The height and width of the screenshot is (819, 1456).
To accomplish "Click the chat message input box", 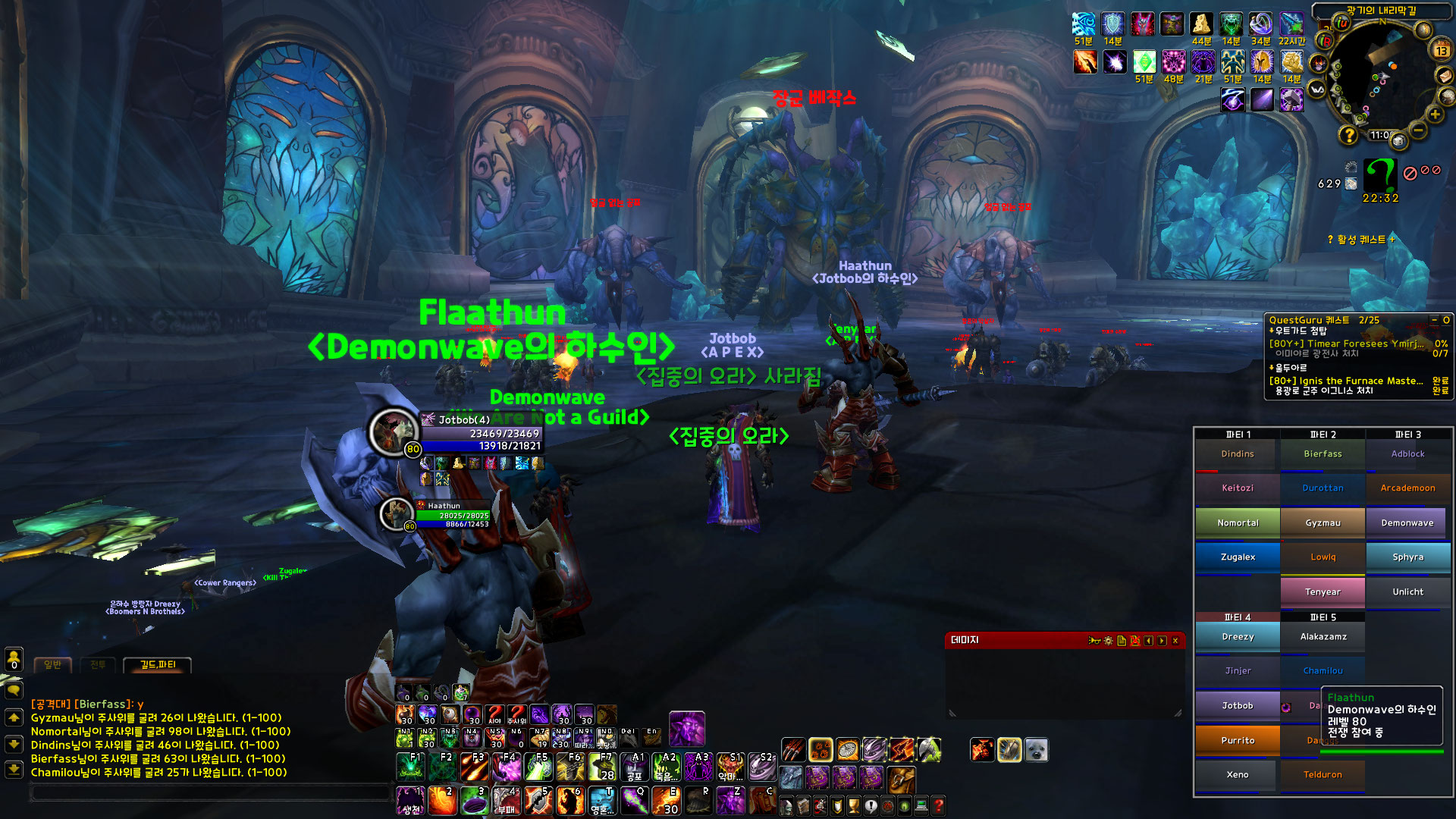I will (x=209, y=793).
